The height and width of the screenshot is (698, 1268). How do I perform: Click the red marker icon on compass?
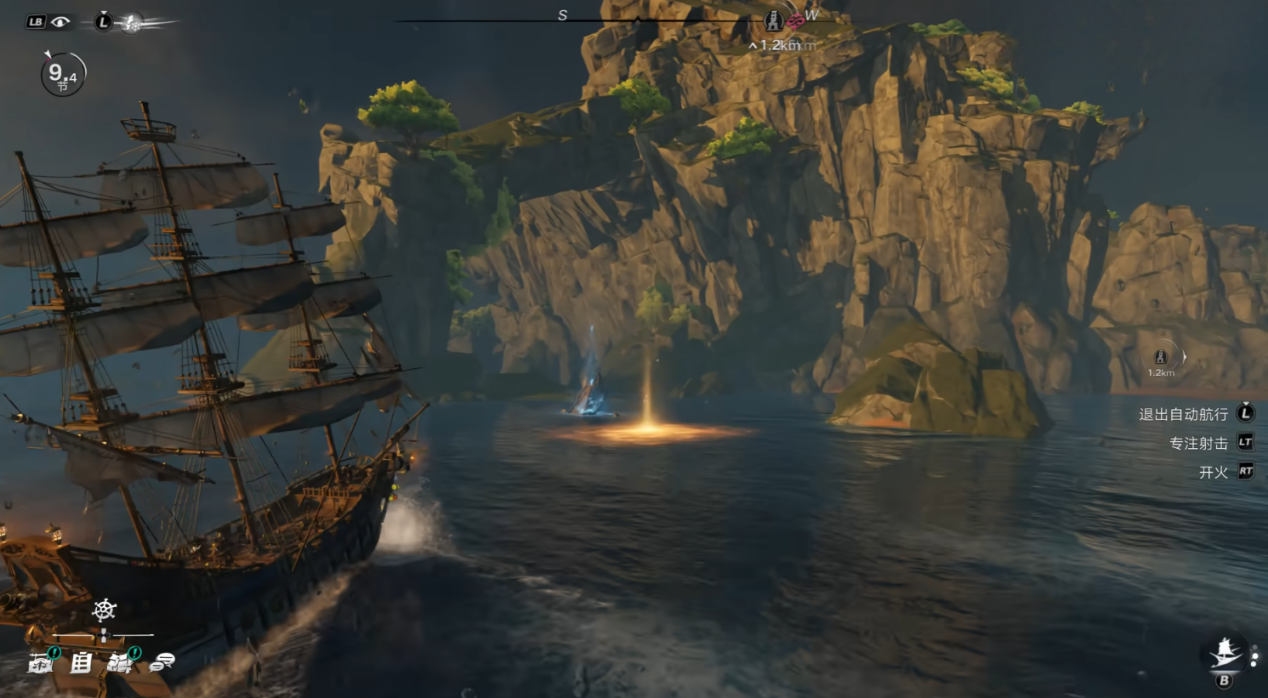click(795, 21)
